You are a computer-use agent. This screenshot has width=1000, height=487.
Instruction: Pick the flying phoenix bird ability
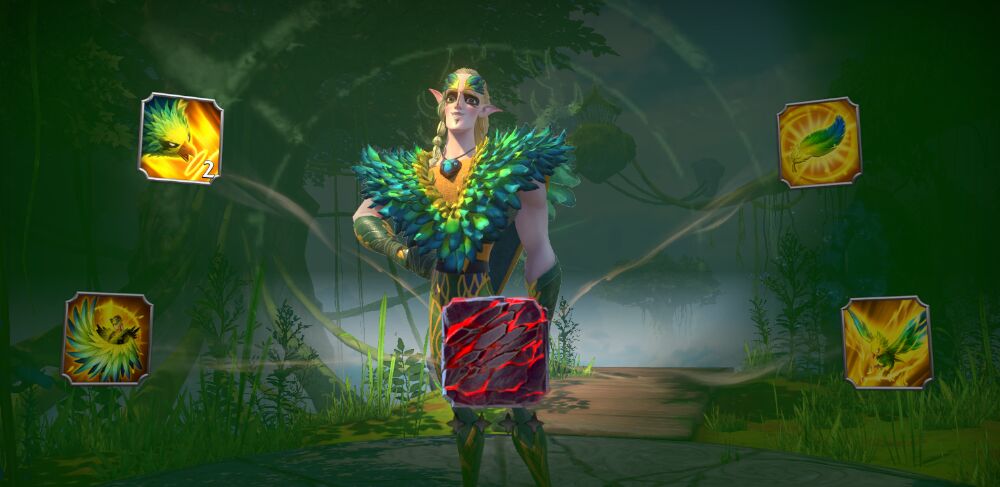click(887, 342)
